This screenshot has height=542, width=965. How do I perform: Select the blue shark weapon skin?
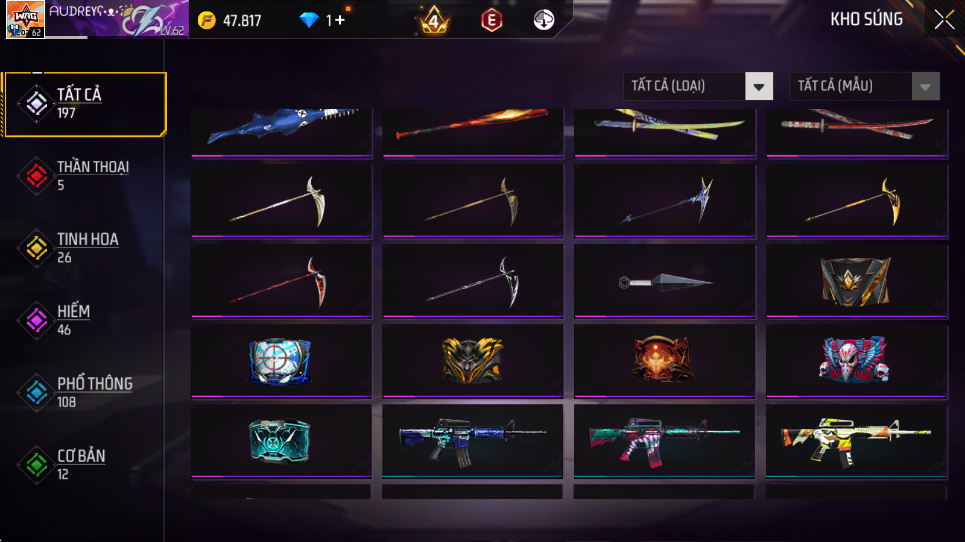(x=281, y=128)
